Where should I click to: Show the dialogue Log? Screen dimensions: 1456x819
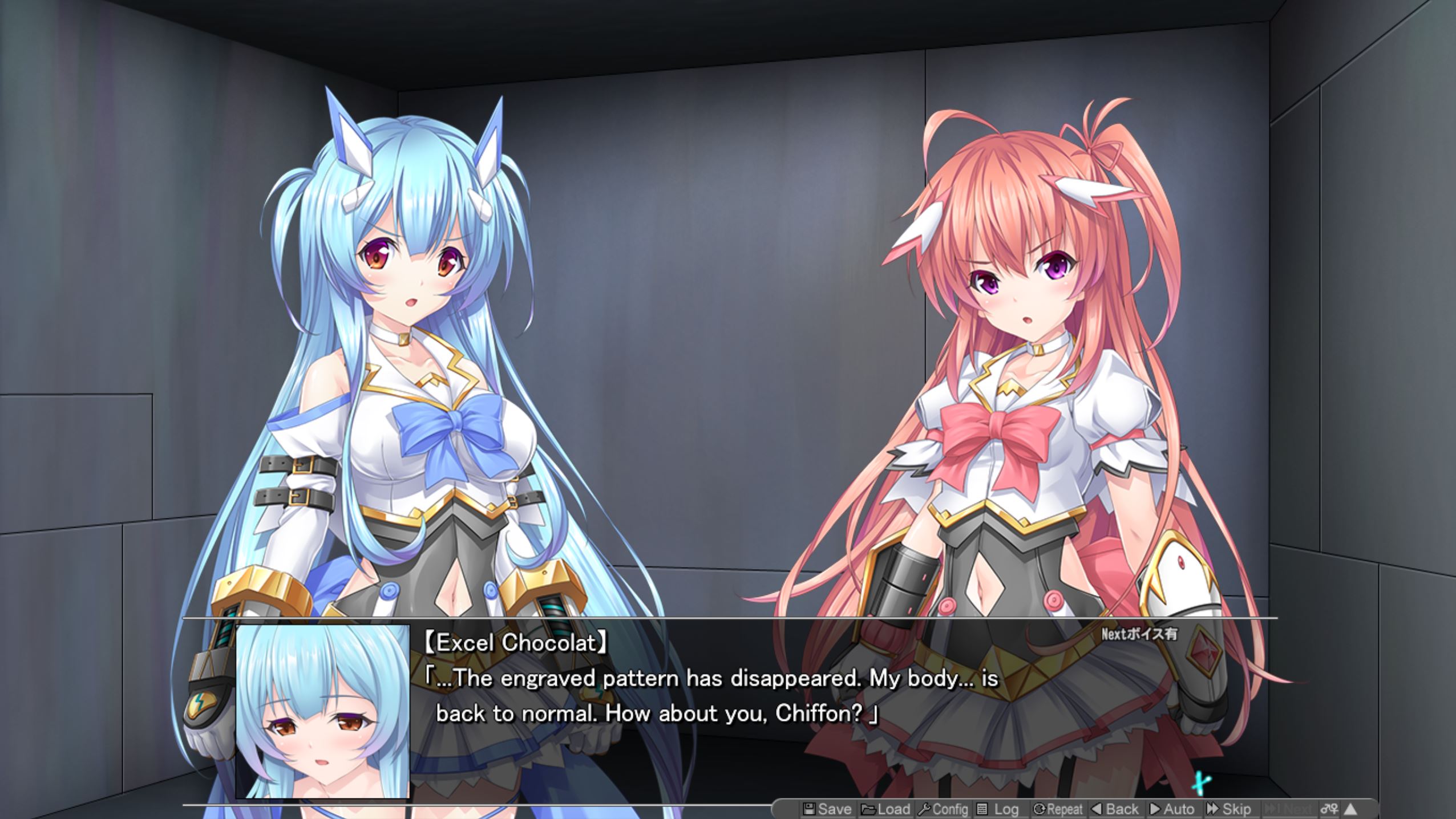click(x=997, y=809)
